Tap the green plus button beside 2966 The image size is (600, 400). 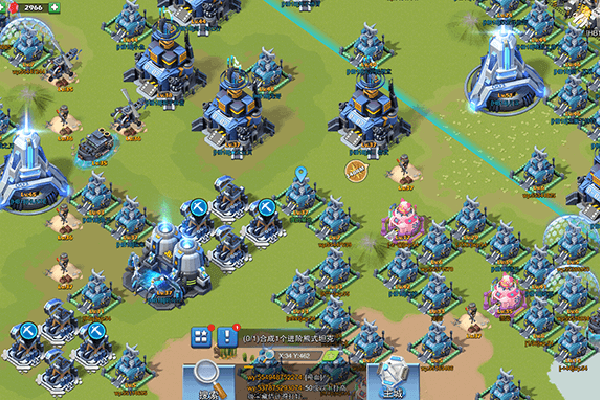coord(54,8)
